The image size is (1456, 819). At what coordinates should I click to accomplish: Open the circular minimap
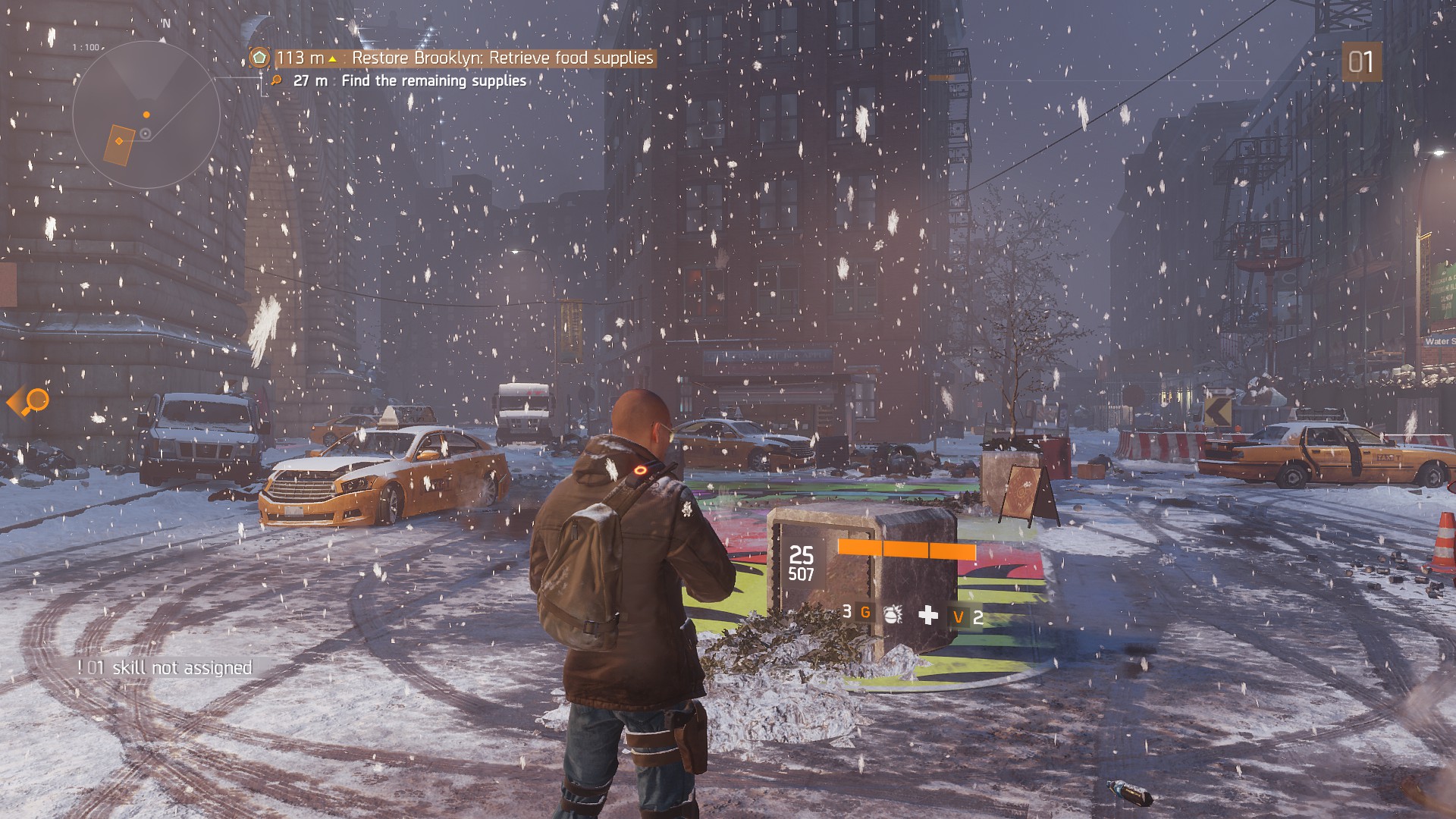point(146,115)
